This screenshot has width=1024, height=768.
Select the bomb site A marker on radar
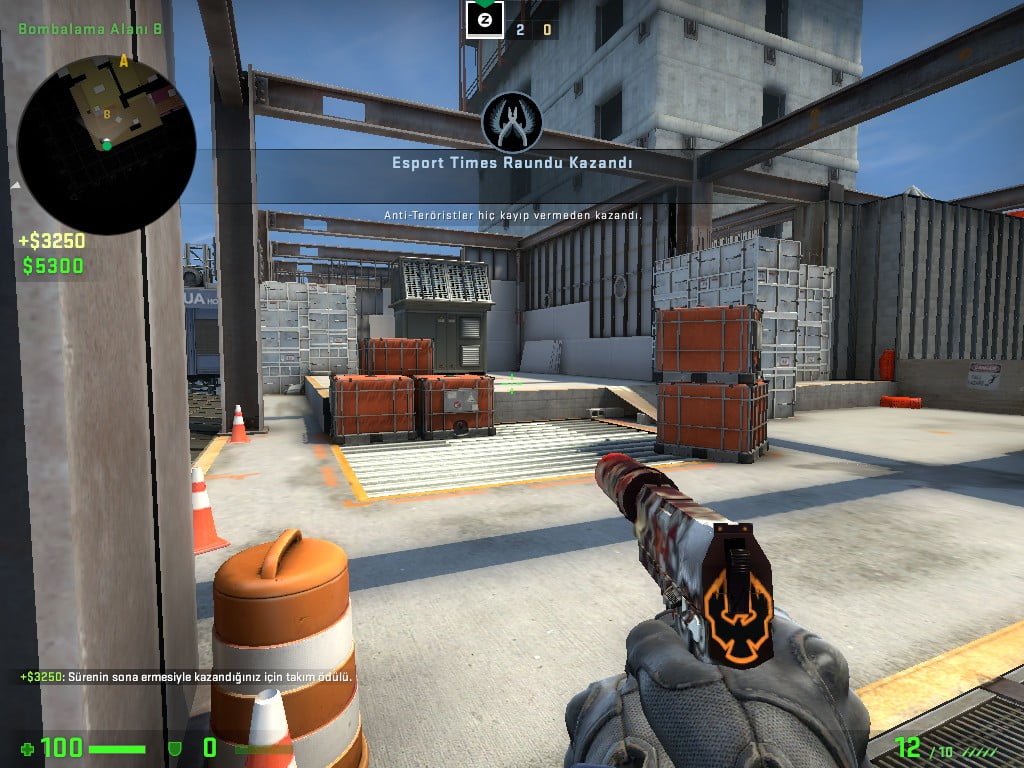(124, 62)
